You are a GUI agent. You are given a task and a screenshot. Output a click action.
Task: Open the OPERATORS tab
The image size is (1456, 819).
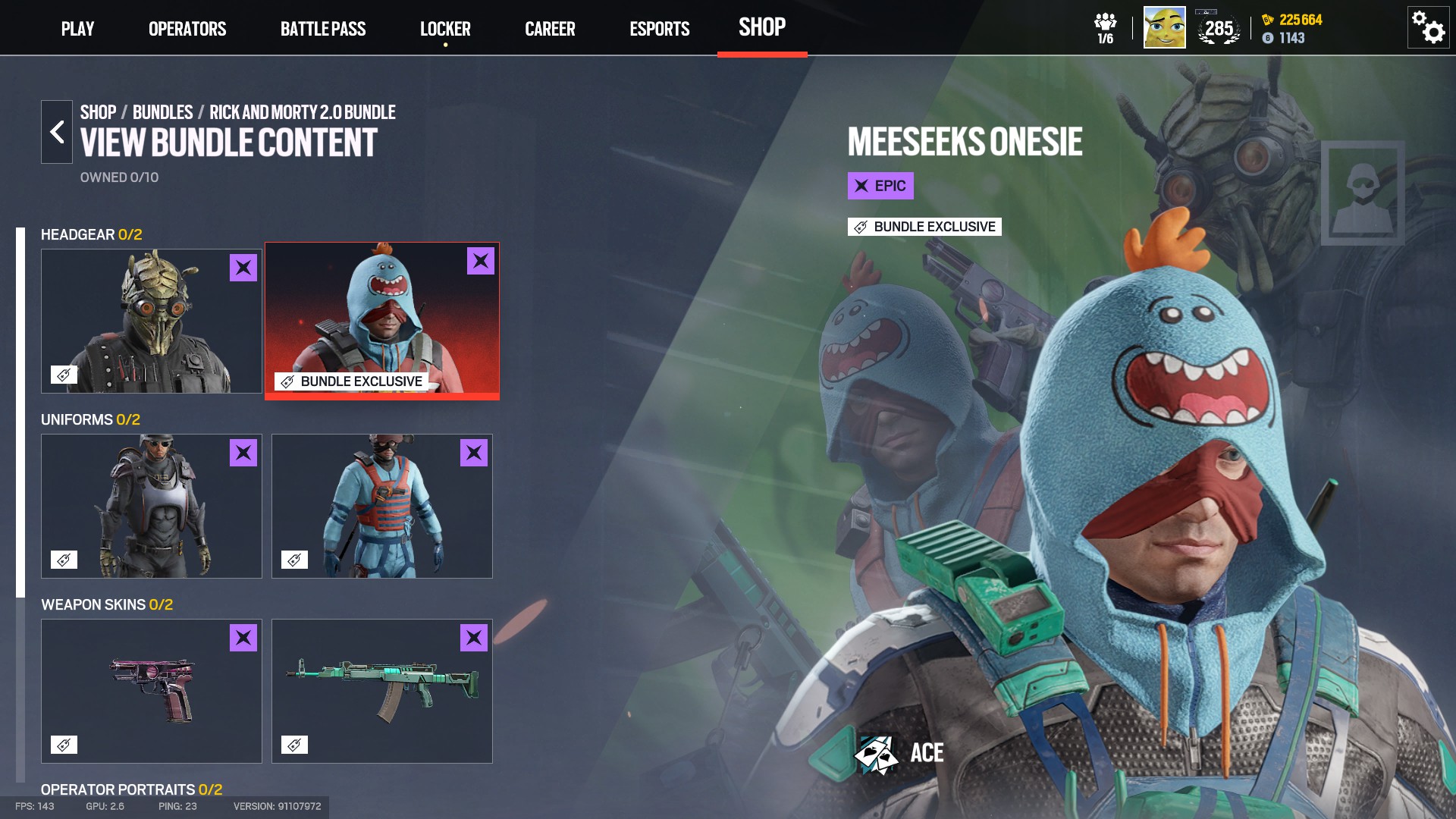coord(187,29)
